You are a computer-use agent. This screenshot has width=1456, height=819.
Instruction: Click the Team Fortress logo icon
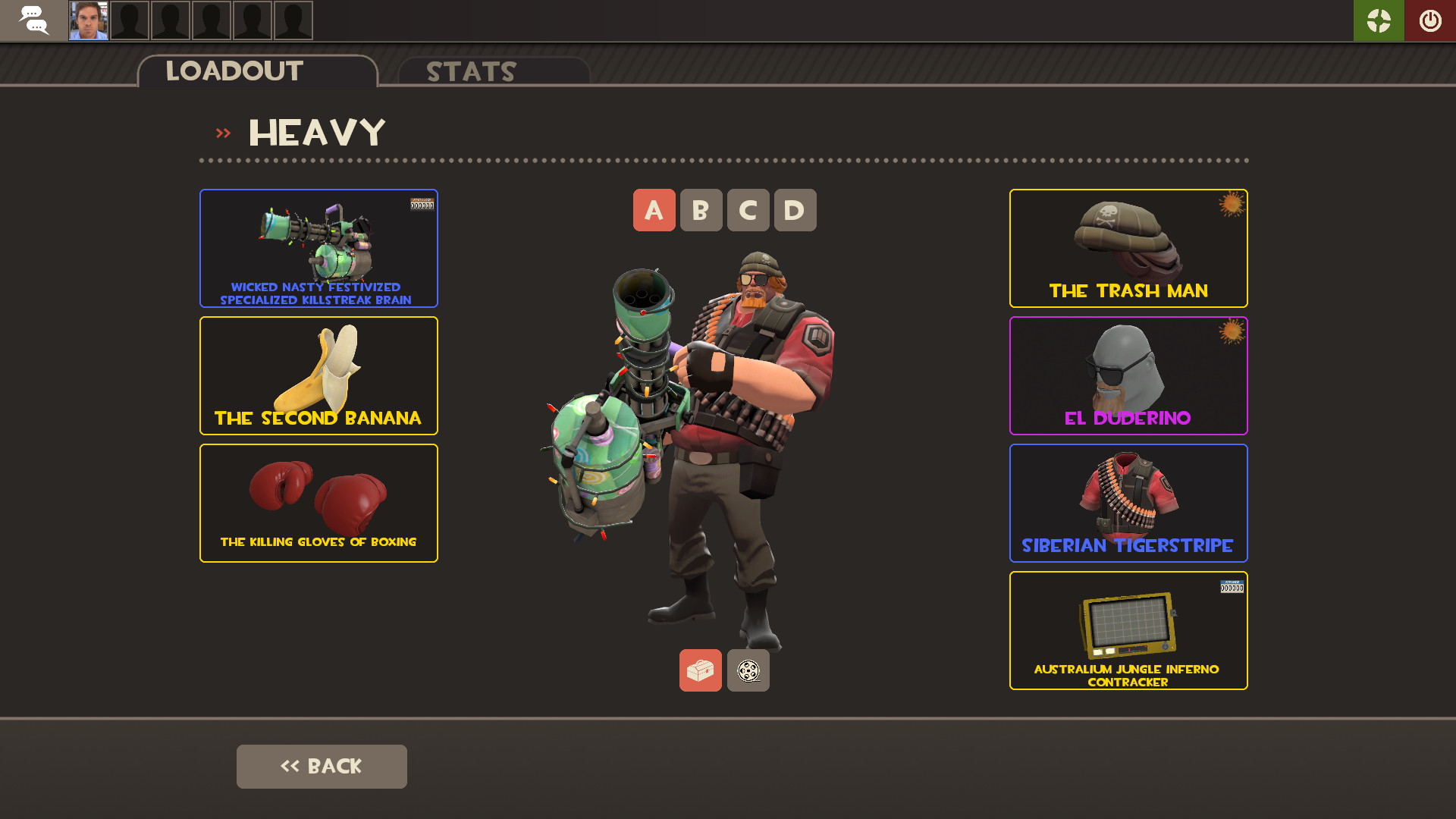coord(1379,20)
